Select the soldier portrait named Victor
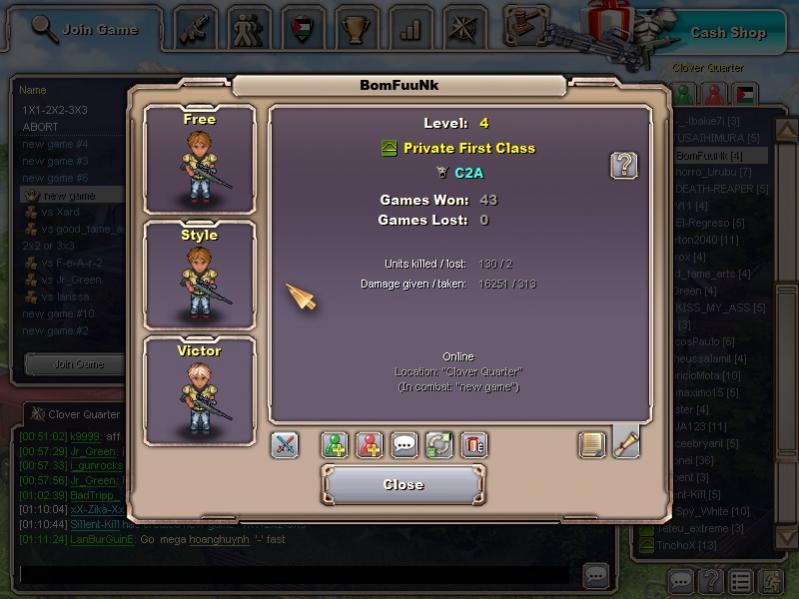 (200, 392)
